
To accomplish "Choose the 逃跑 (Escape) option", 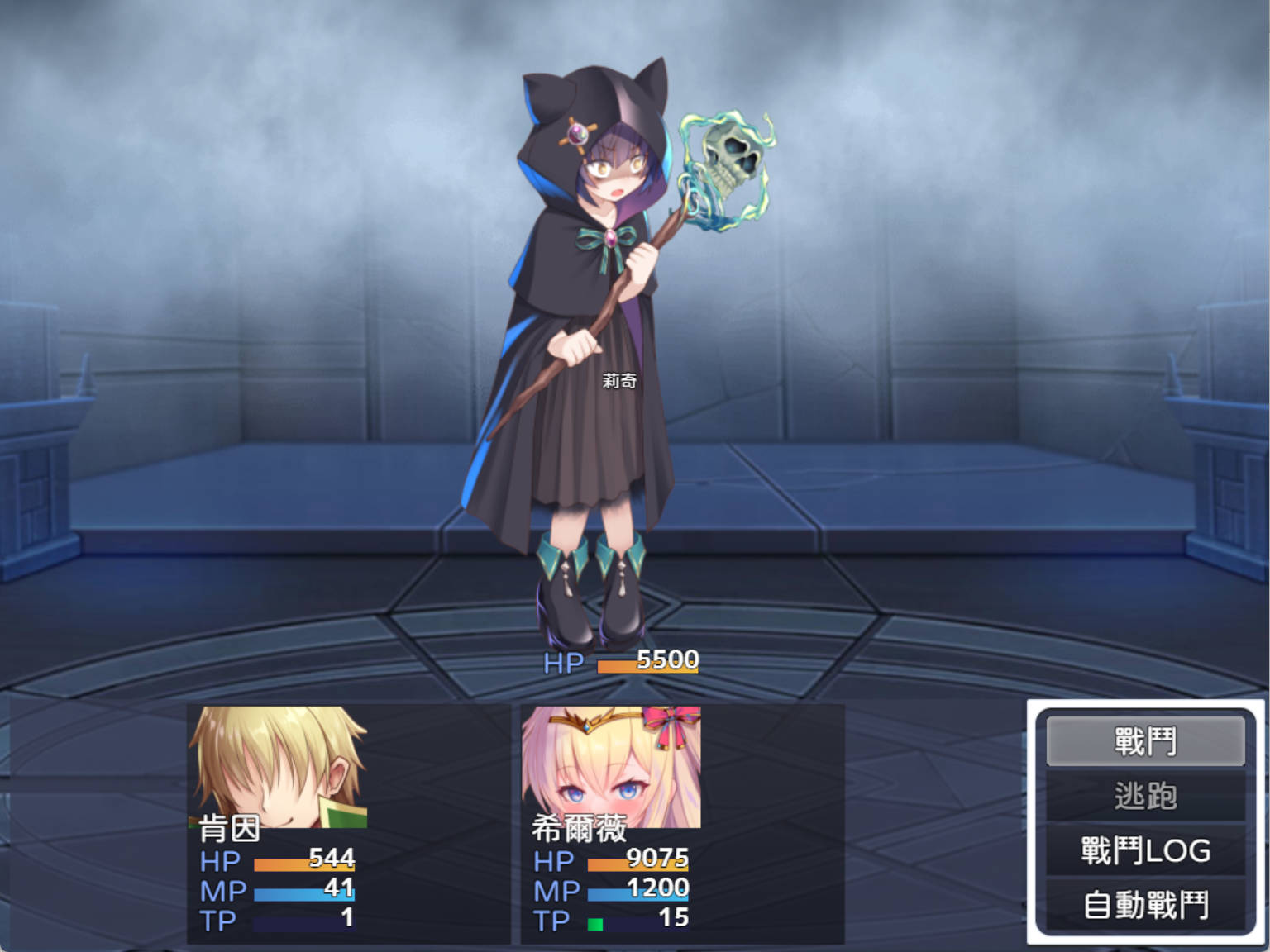I will (x=1145, y=796).
